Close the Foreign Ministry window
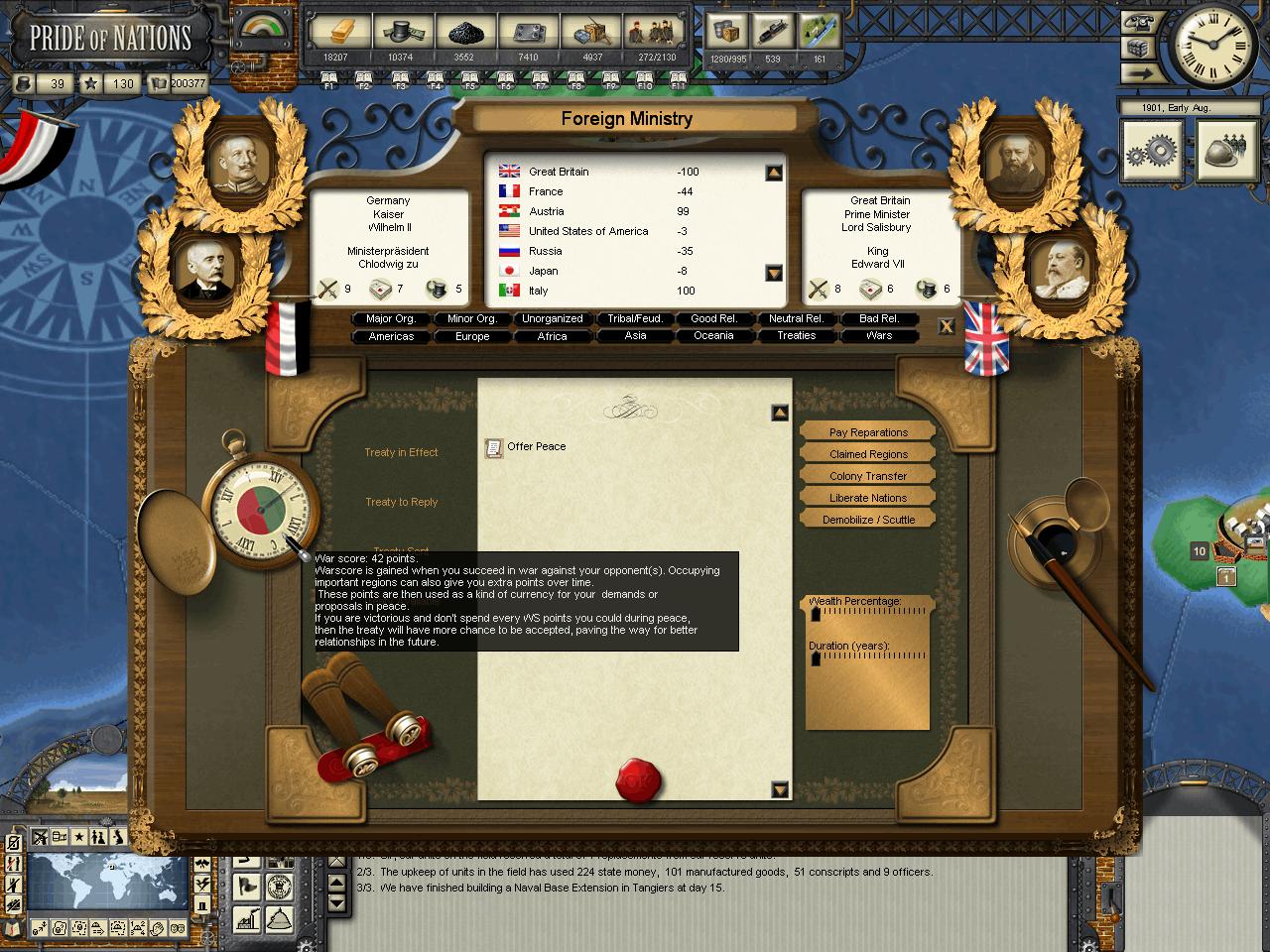Screen dimensions: 1270x952 (947, 326)
